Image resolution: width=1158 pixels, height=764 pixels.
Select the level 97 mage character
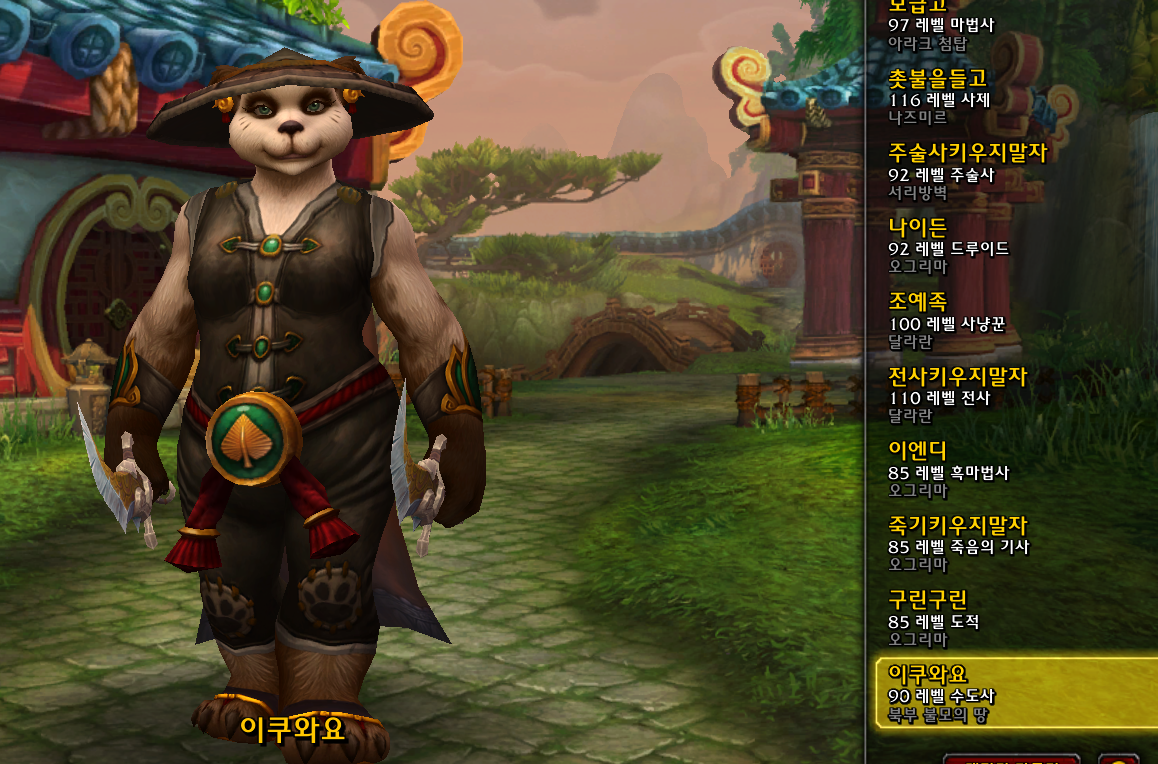(1010, 24)
